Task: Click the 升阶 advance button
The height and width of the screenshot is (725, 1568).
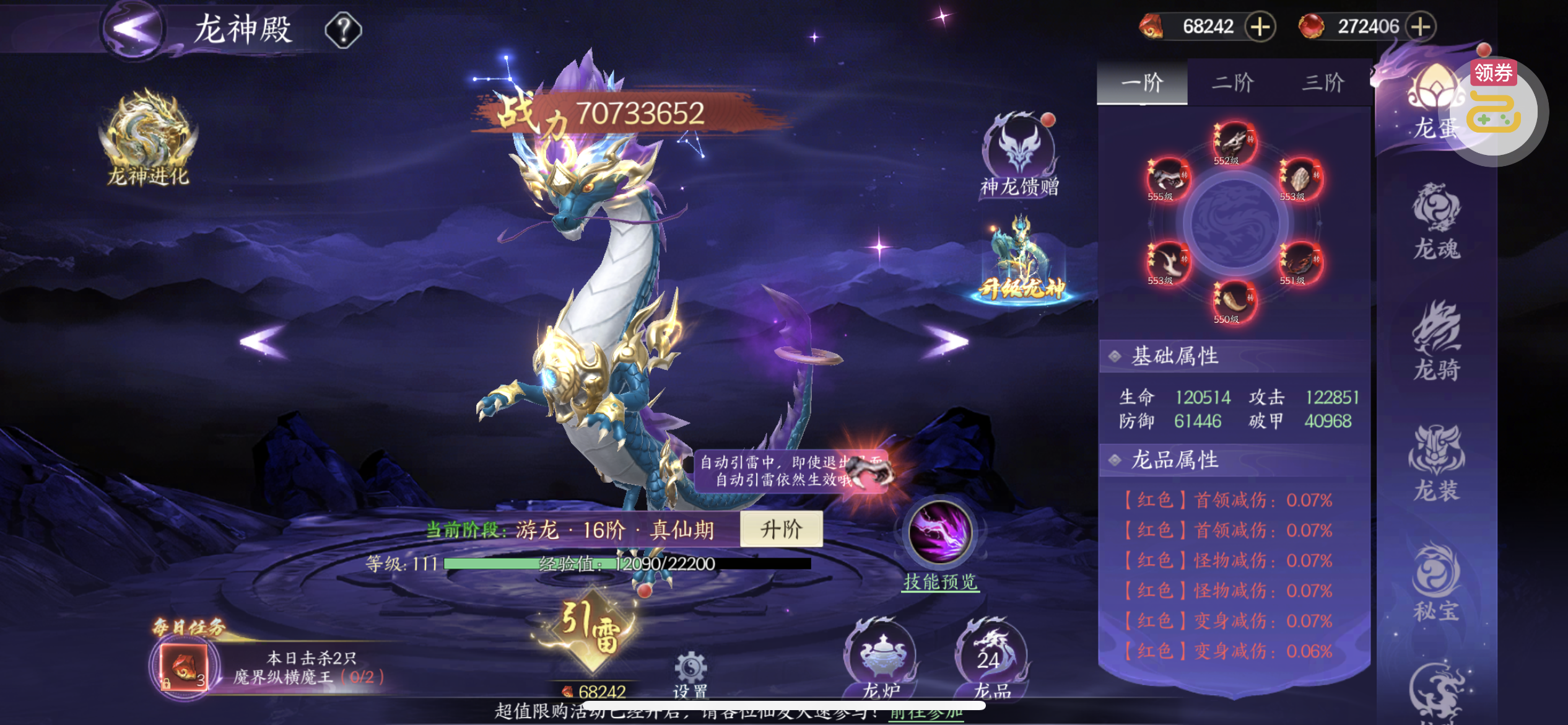Action: [781, 529]
